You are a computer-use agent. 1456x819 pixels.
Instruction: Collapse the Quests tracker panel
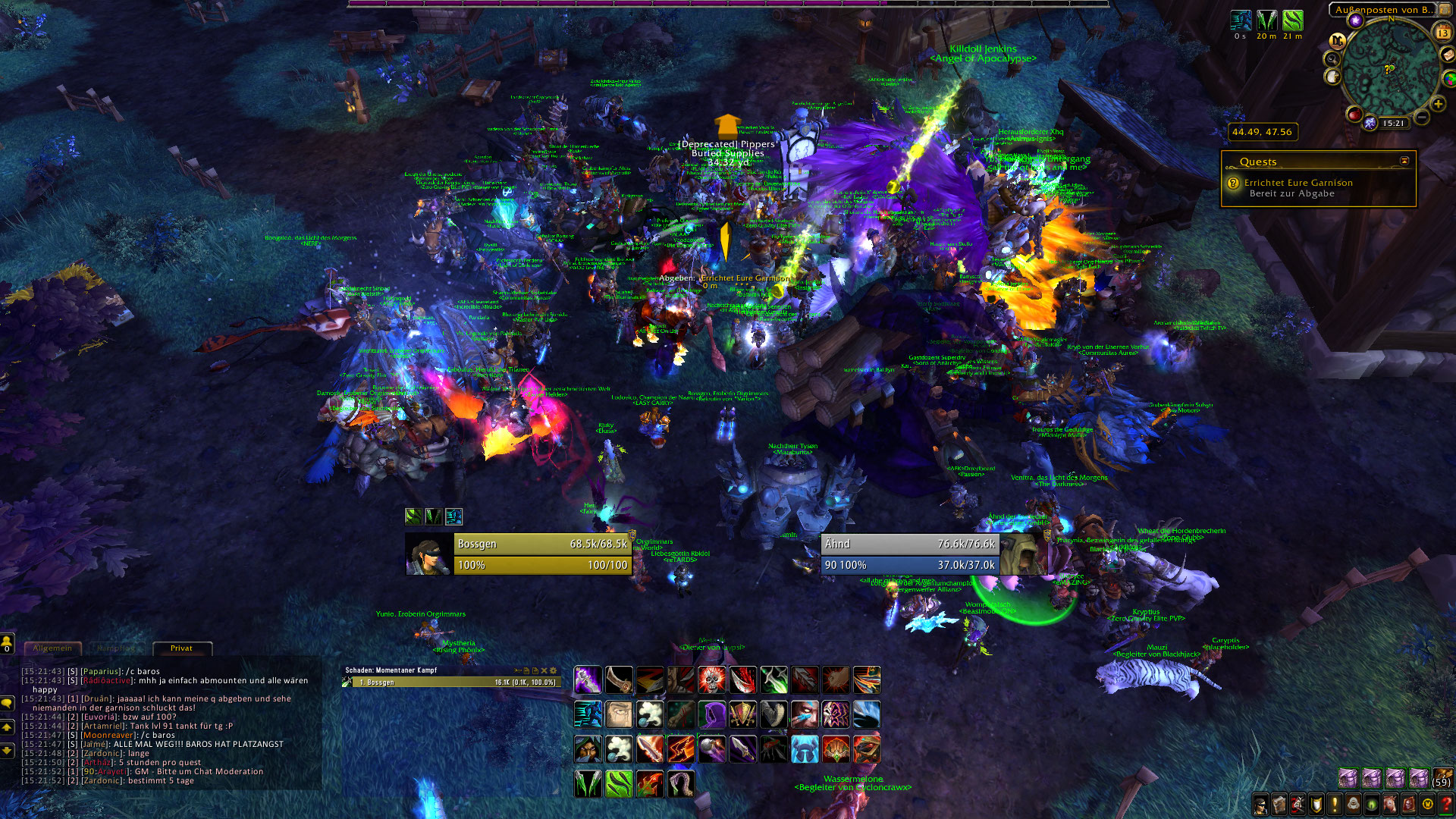1404,161
